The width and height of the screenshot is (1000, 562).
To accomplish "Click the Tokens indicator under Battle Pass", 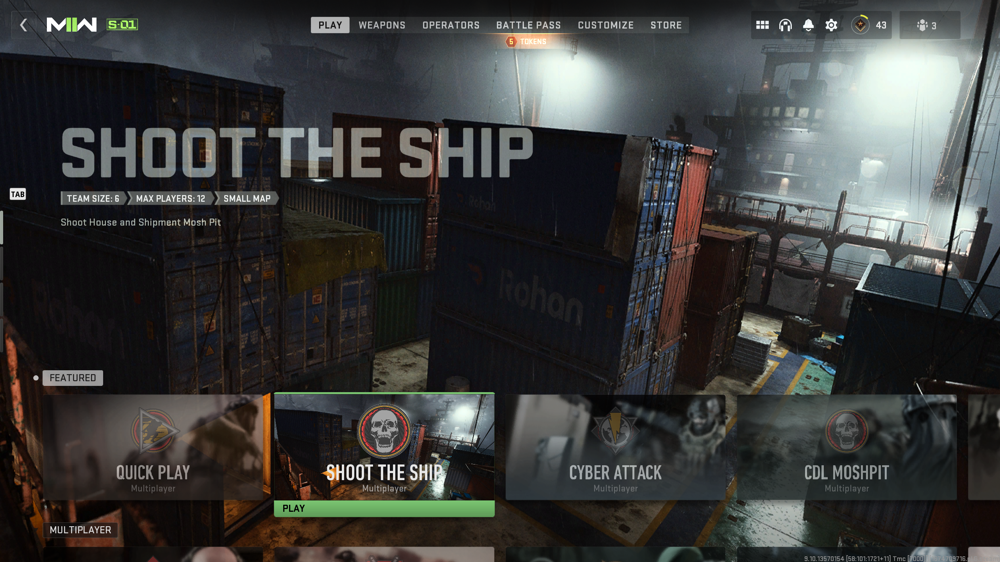I will 527,42.
